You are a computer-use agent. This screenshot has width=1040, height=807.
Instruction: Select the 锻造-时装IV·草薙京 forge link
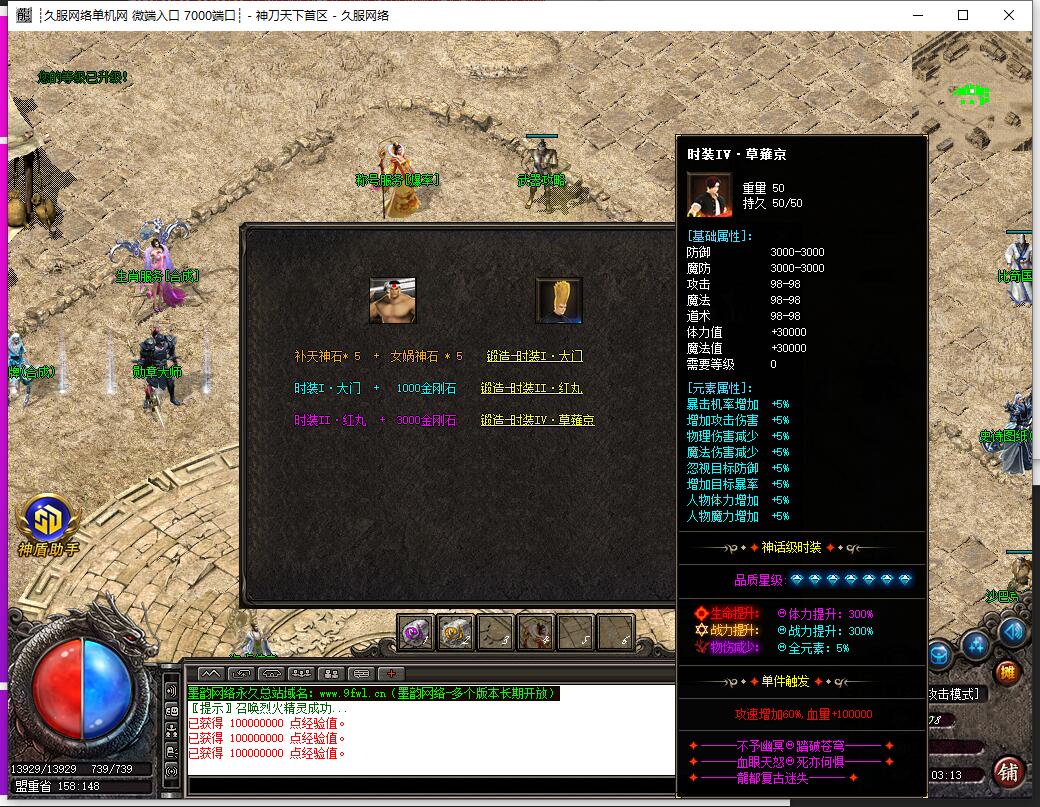(537, 420)
